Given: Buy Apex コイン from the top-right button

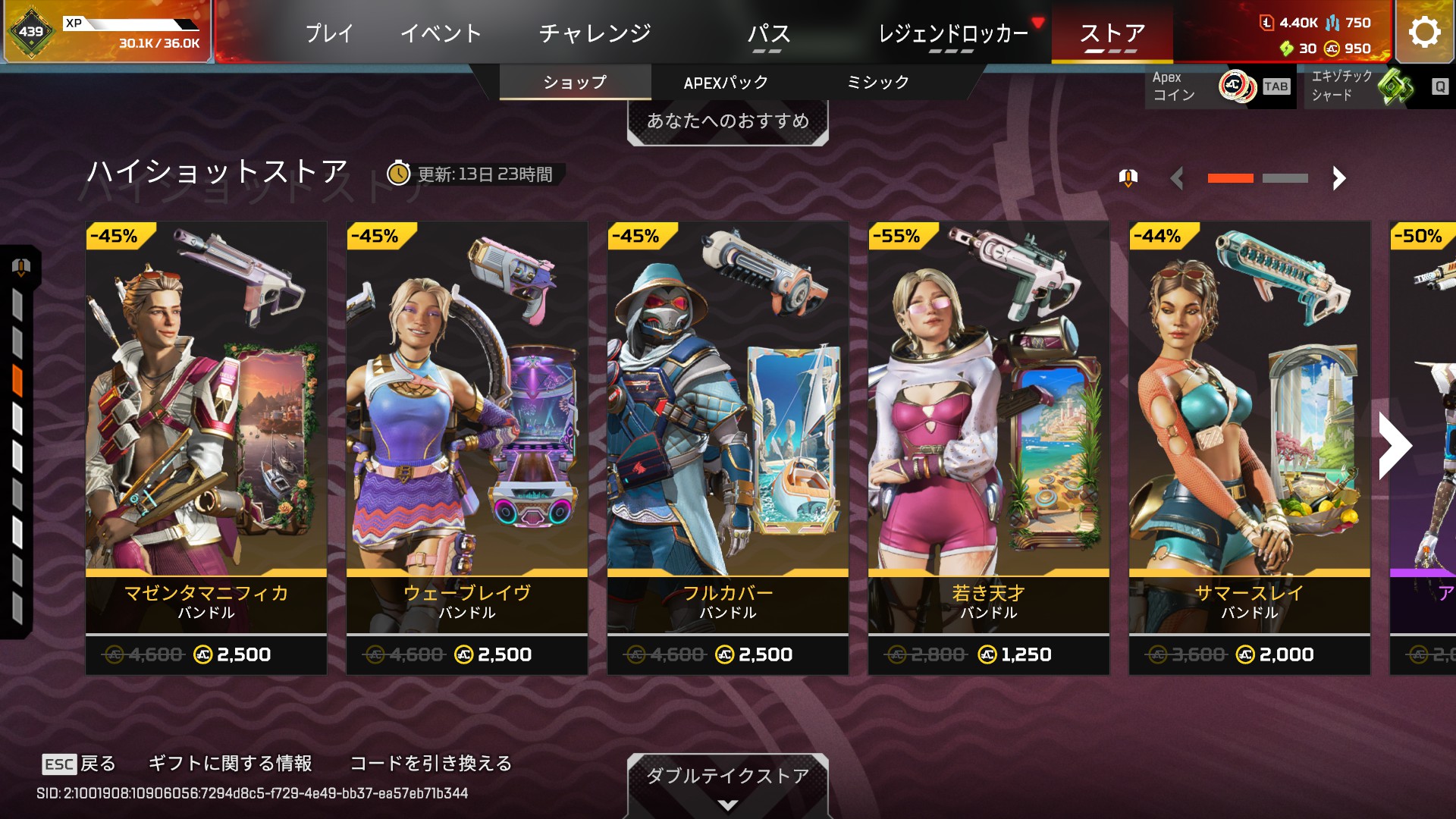Looking at the screenshot, I should click(1220, 86).
